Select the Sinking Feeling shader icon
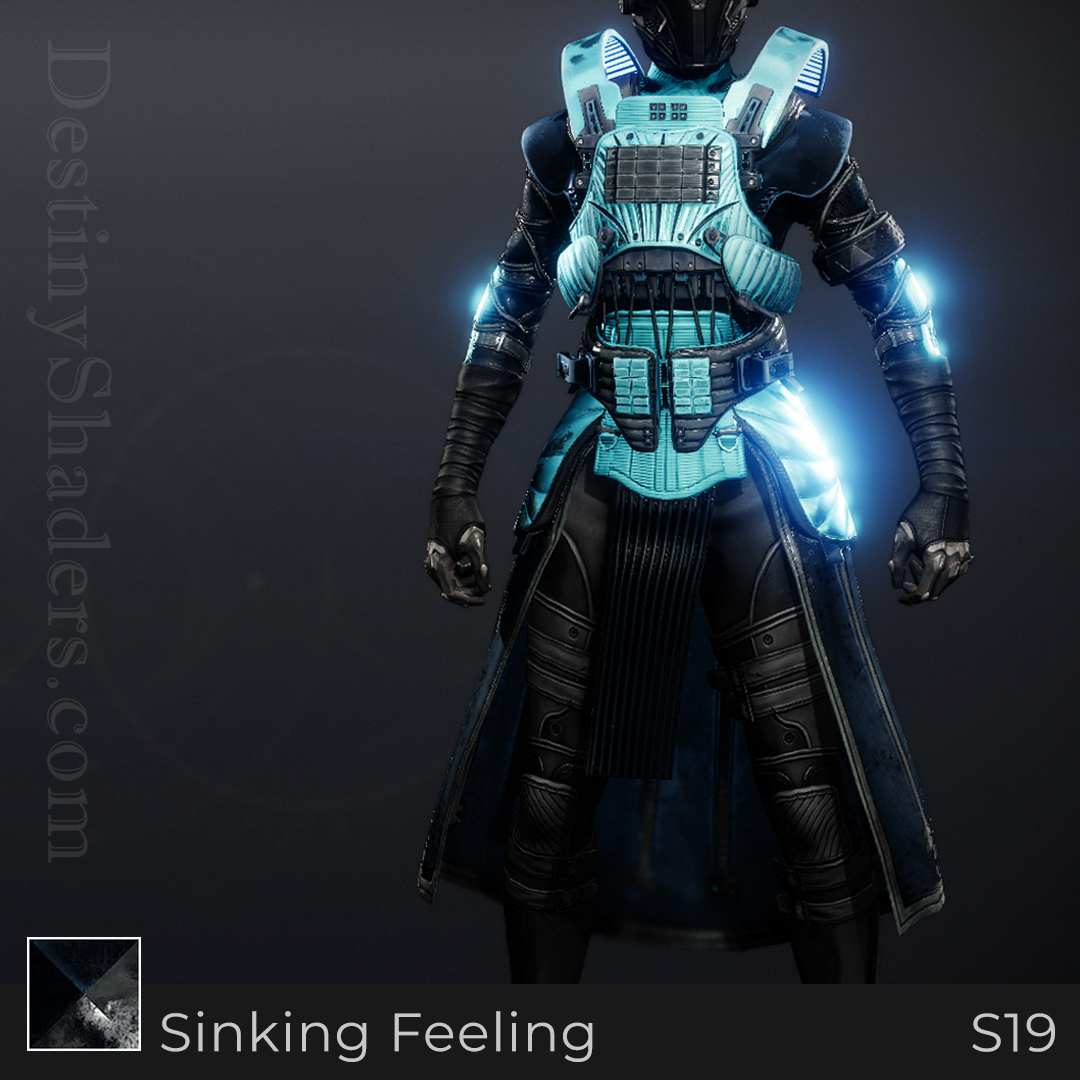1080x1080 pixels. pos(84,994)
